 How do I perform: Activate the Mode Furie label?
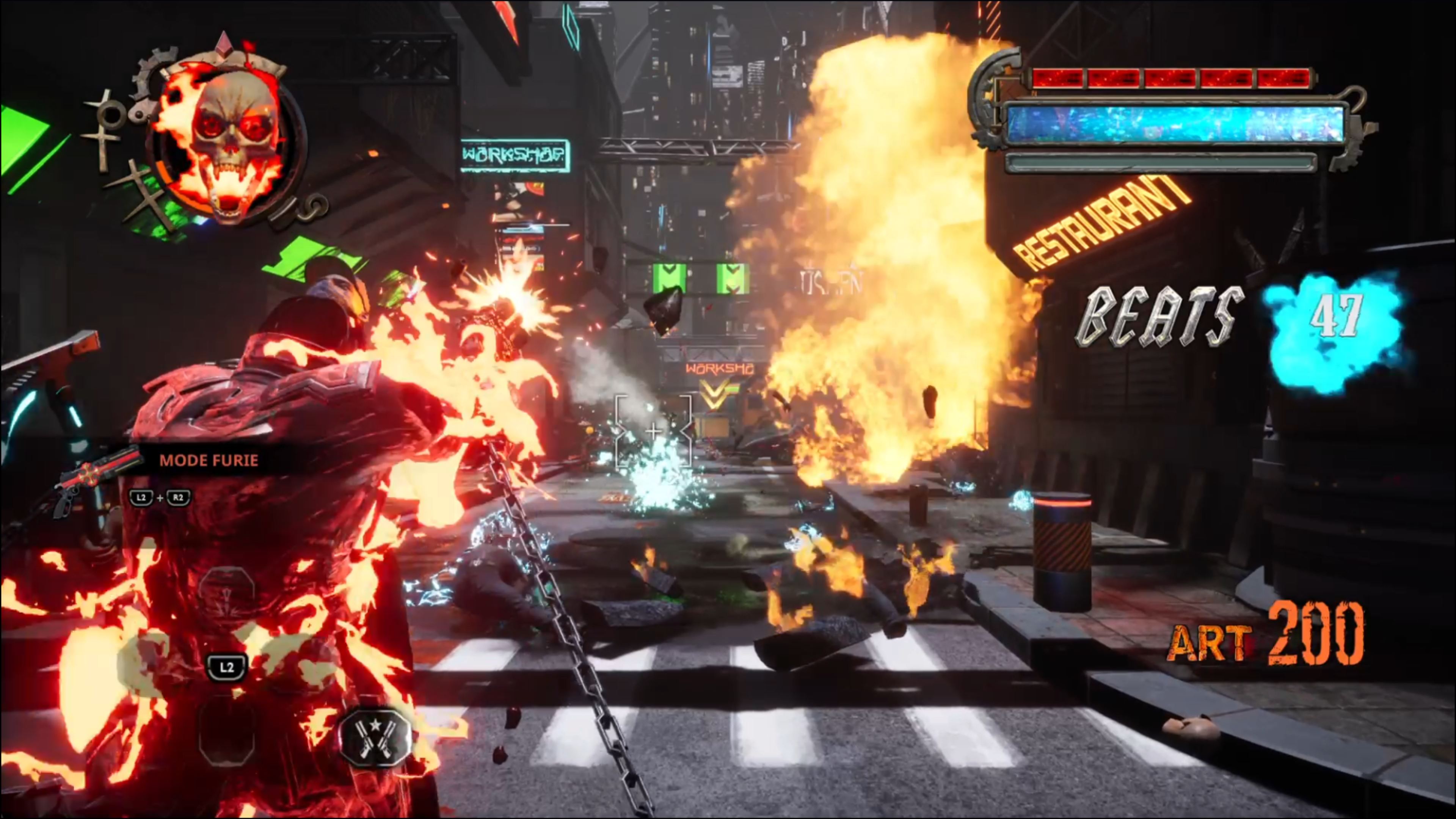pos(209,460)
